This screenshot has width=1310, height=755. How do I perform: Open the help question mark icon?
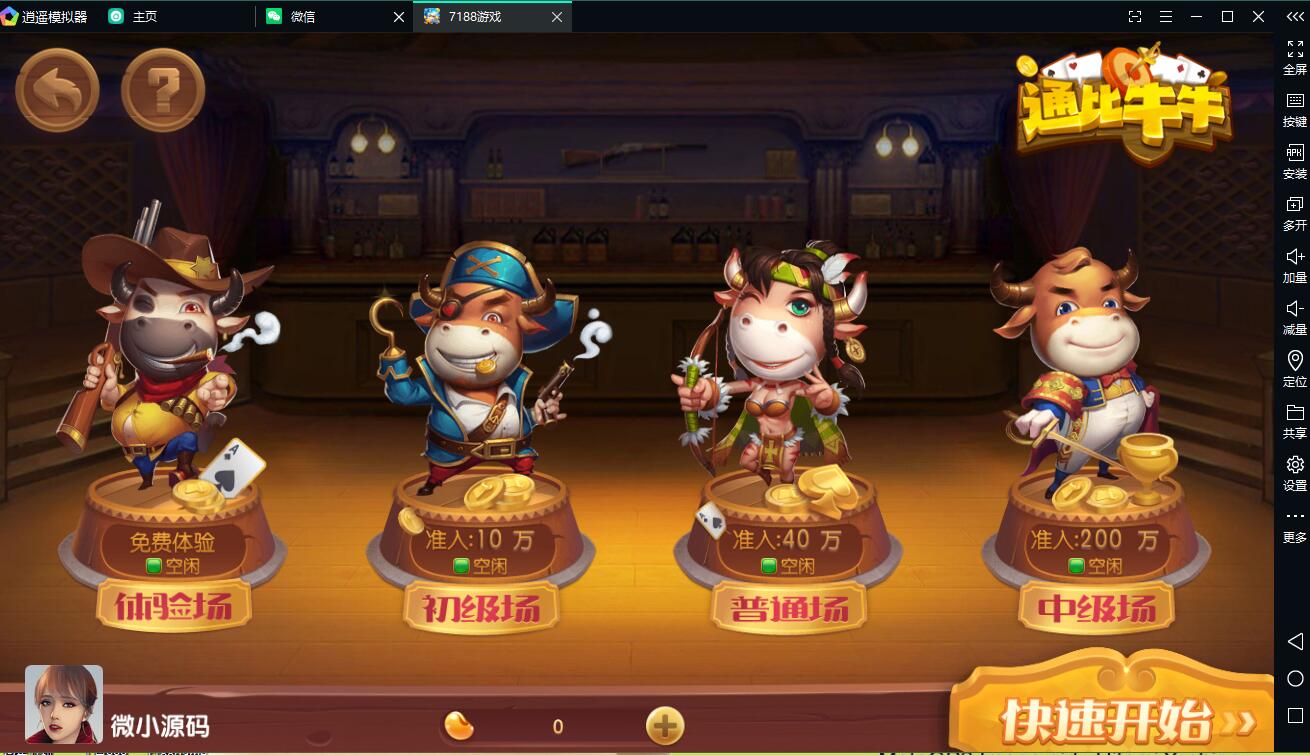point(163,89)
